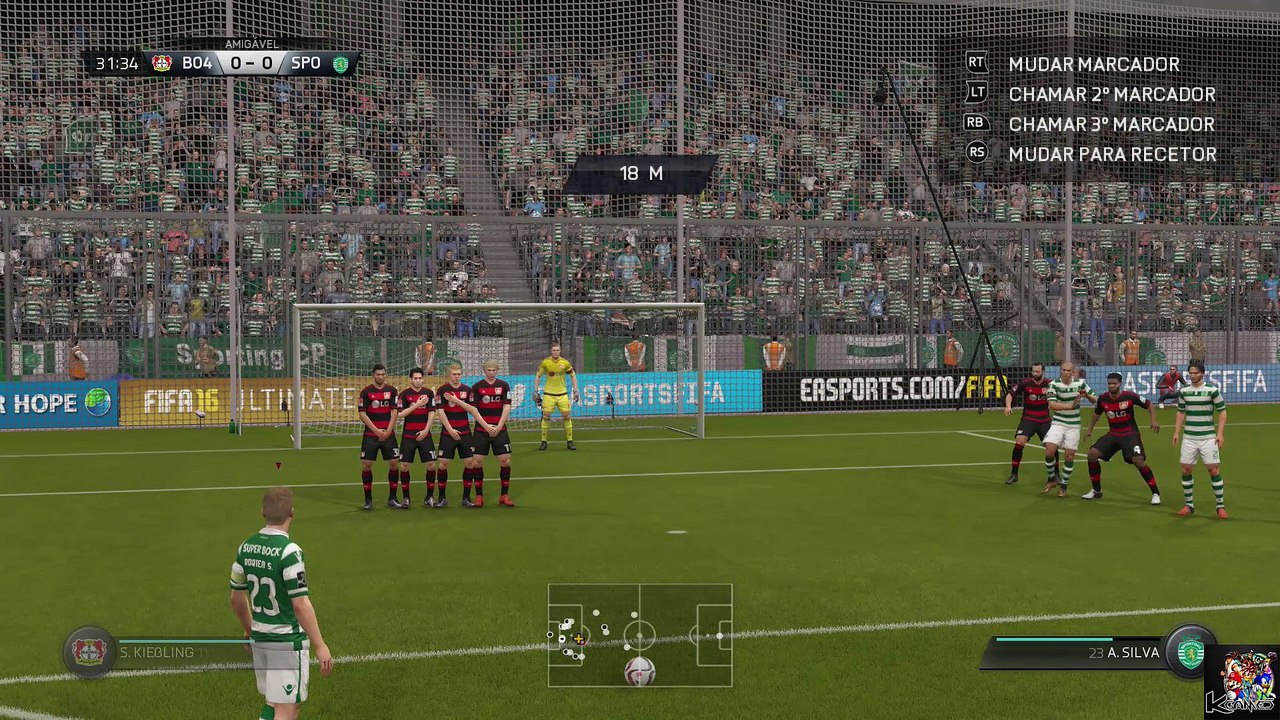The width and height of the screenshot is (1280, 720).
Task: Click the pitch radar minimap
Action: (640, 635)
